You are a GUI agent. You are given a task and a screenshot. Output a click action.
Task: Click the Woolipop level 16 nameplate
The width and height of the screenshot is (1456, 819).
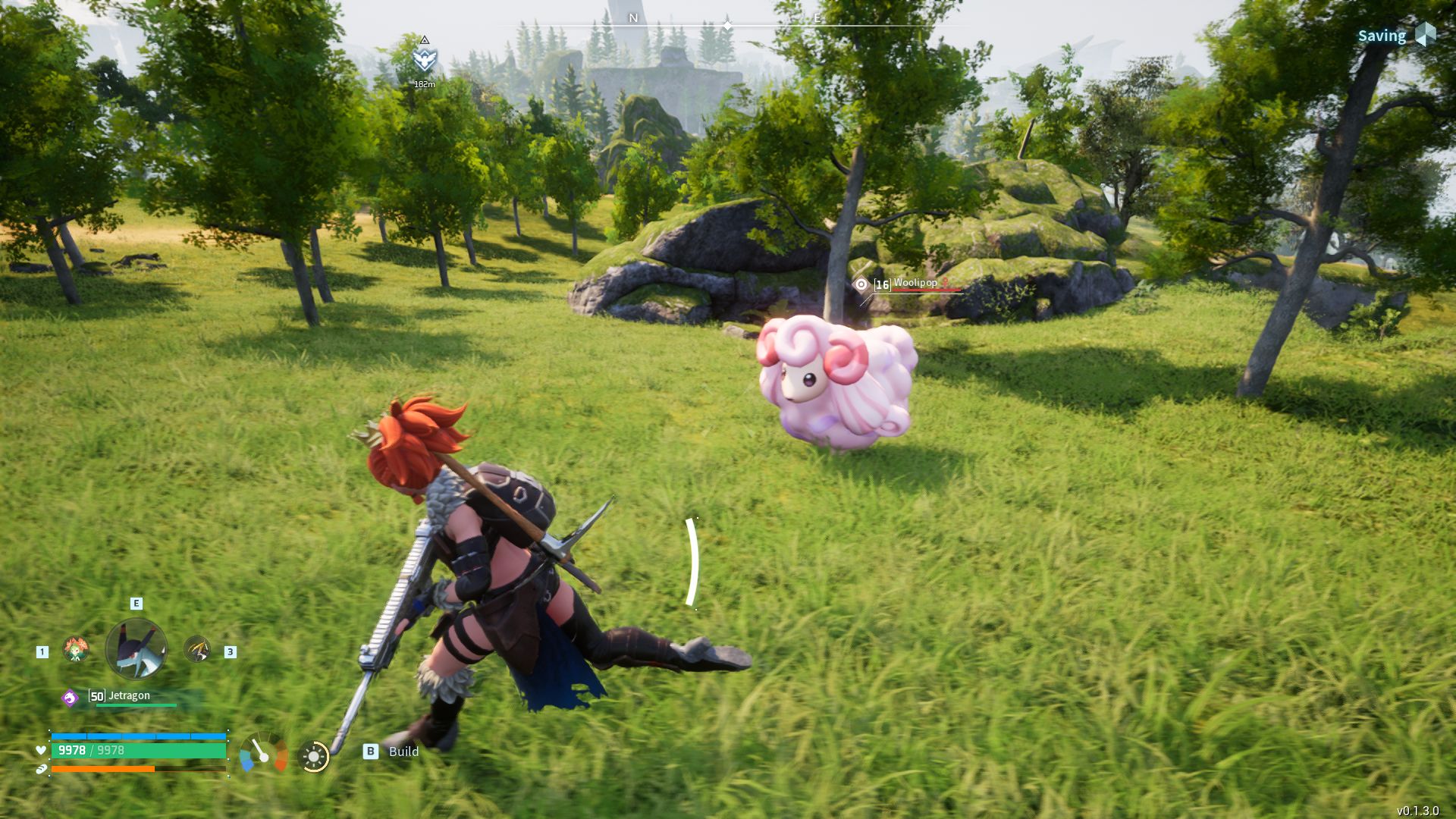click(906, 285)
